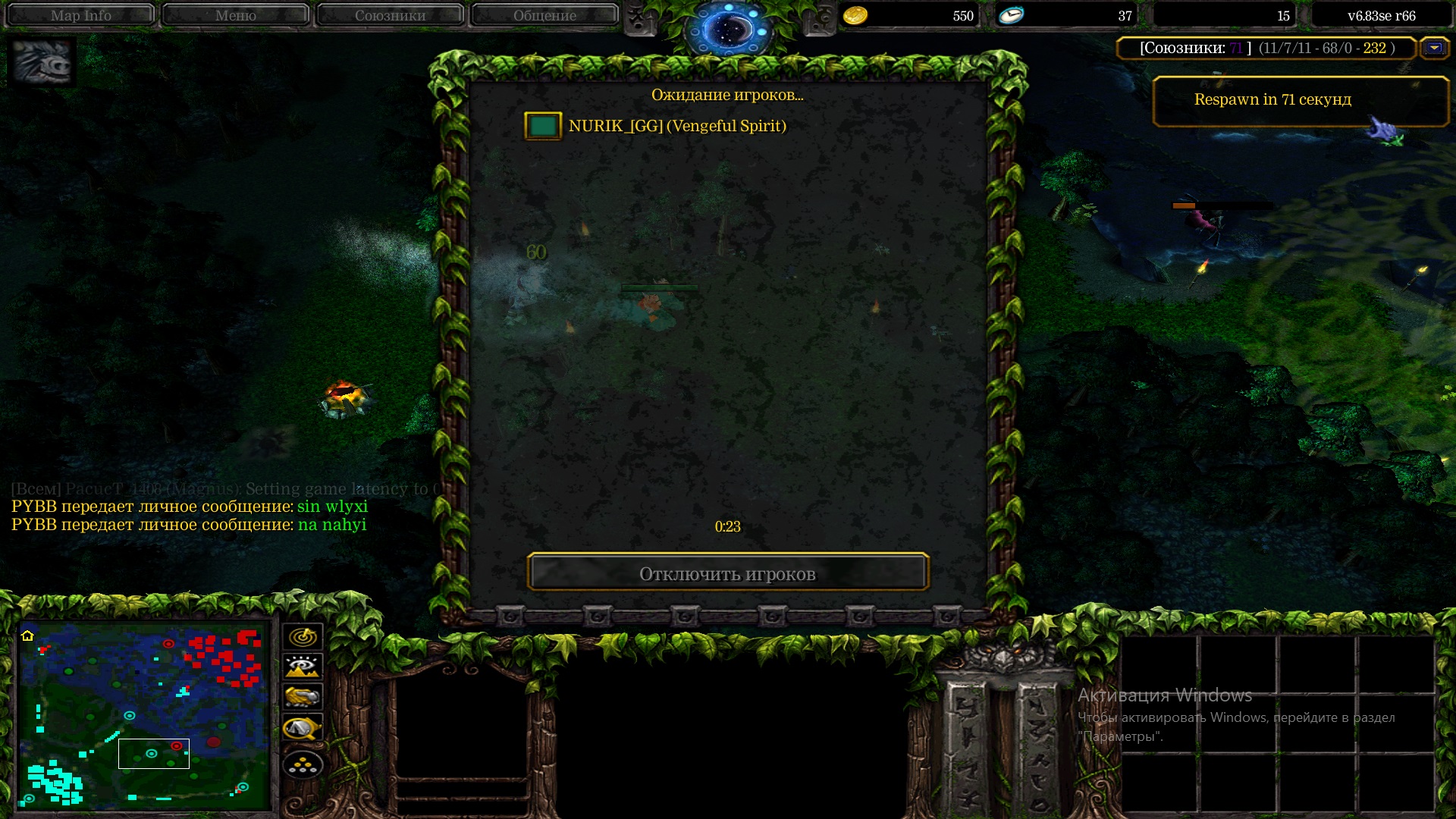Open the Союзники allies menu
The width and height of the screenshot is (1456, 819).
click(x=390, y=15)
